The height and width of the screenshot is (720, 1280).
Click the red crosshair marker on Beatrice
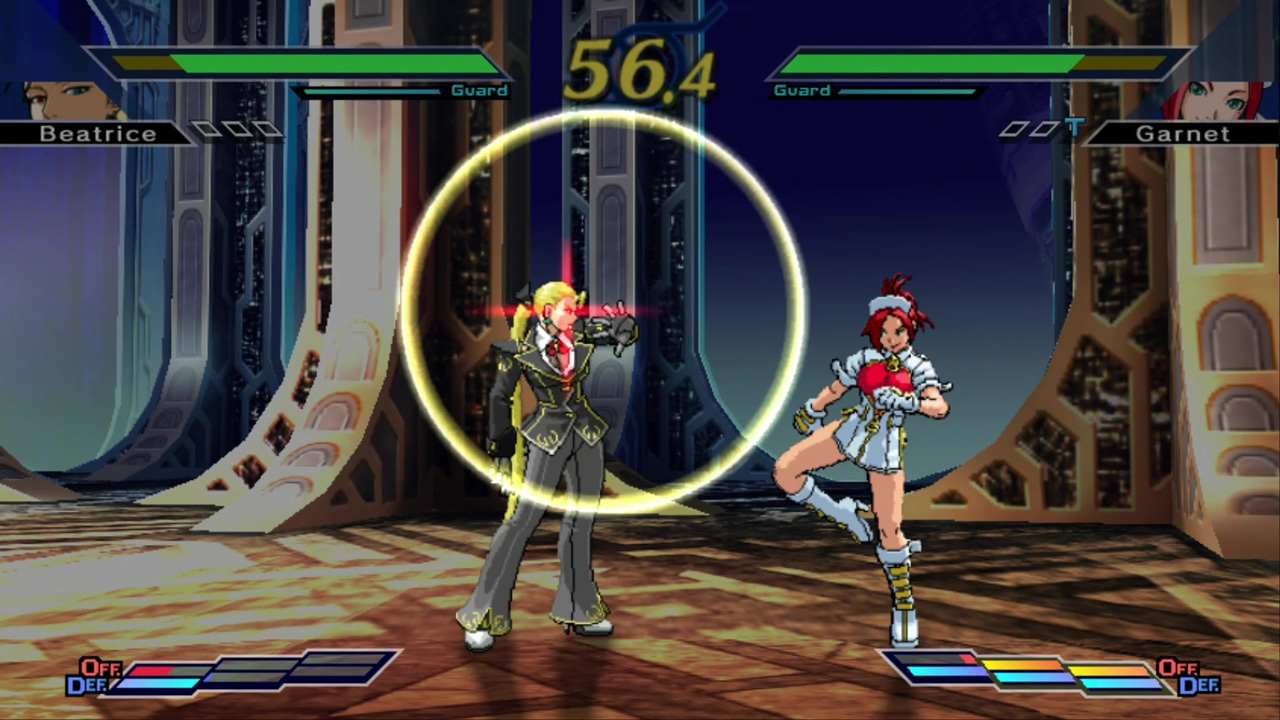coord(570,310)
